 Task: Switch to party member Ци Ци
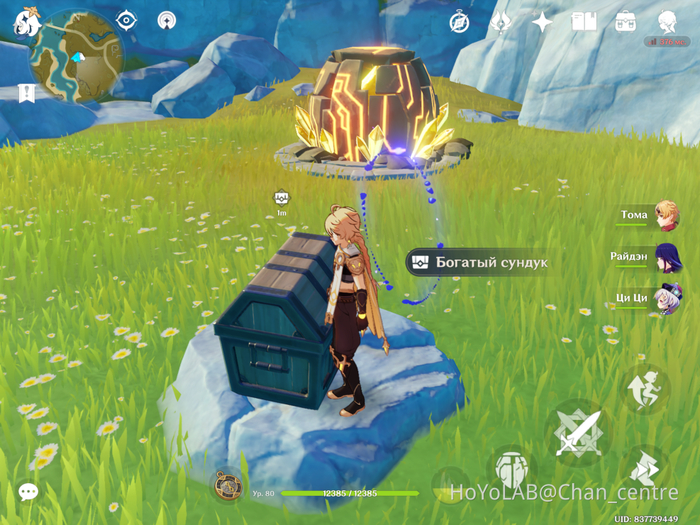pyautogui.click(x=667, y=297)
